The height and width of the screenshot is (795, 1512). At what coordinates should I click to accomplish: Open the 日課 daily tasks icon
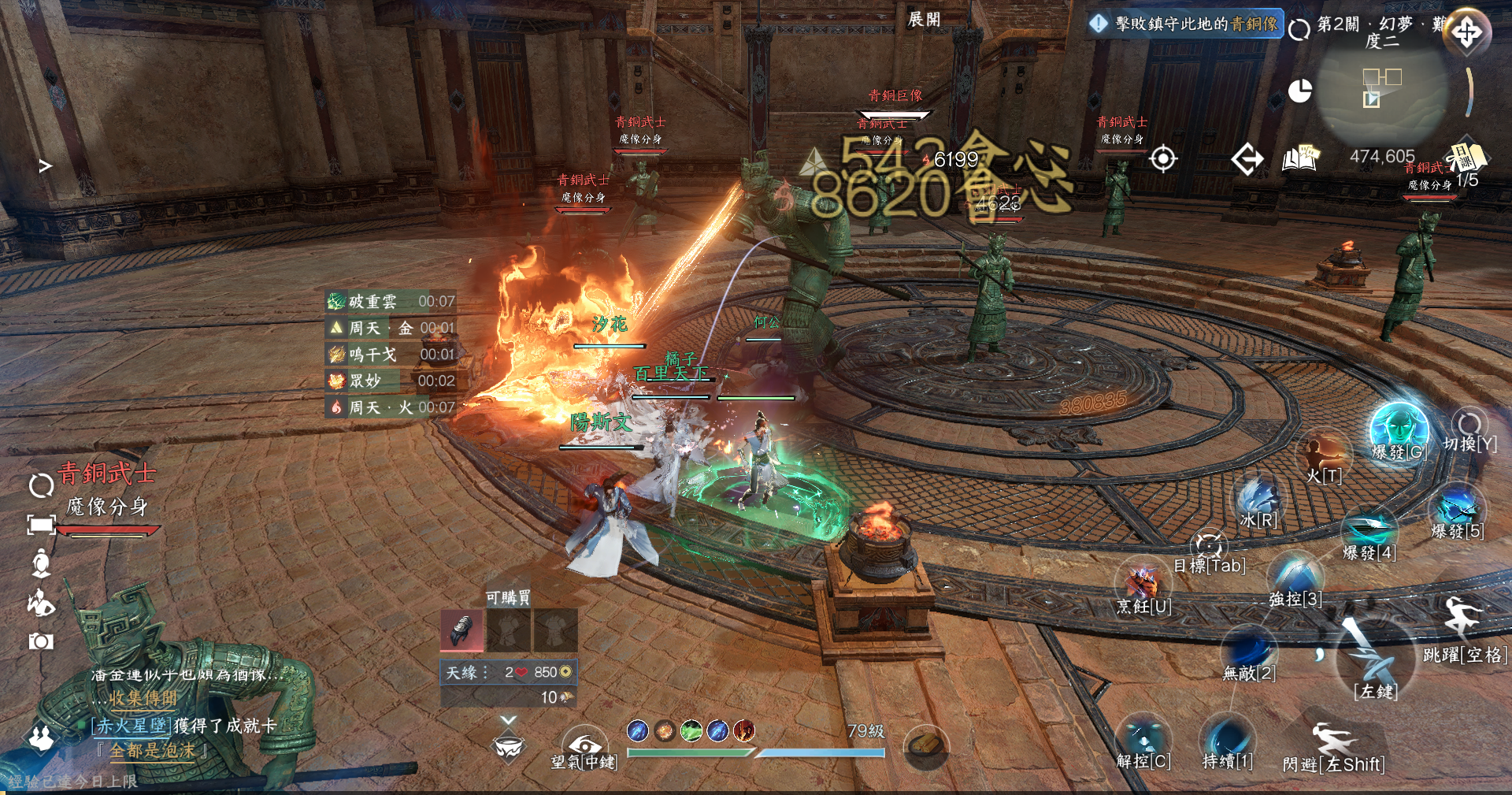click(1465, 156)
